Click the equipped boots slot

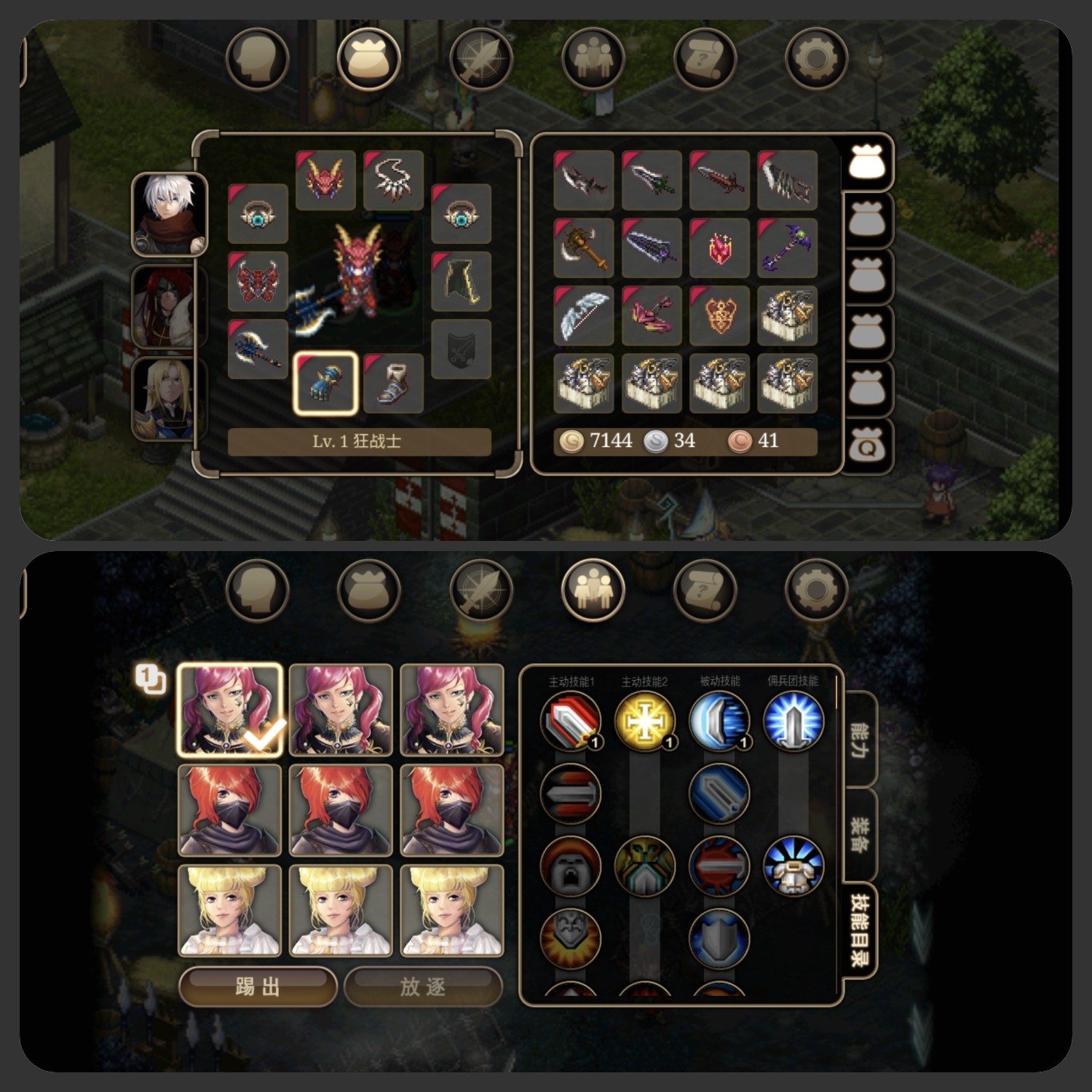coord(393,384)
